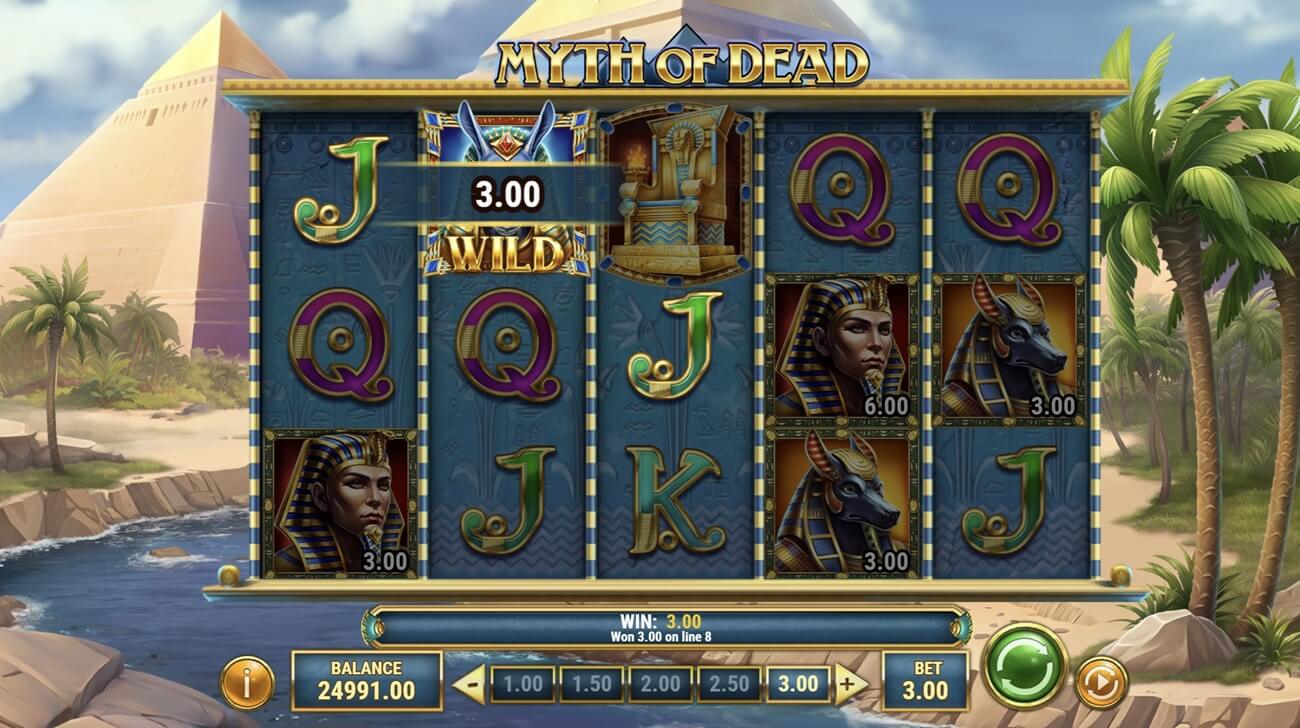Open the info paytable button
Image resolution: width=1300 pixels, height=728 pixels.
246,683
